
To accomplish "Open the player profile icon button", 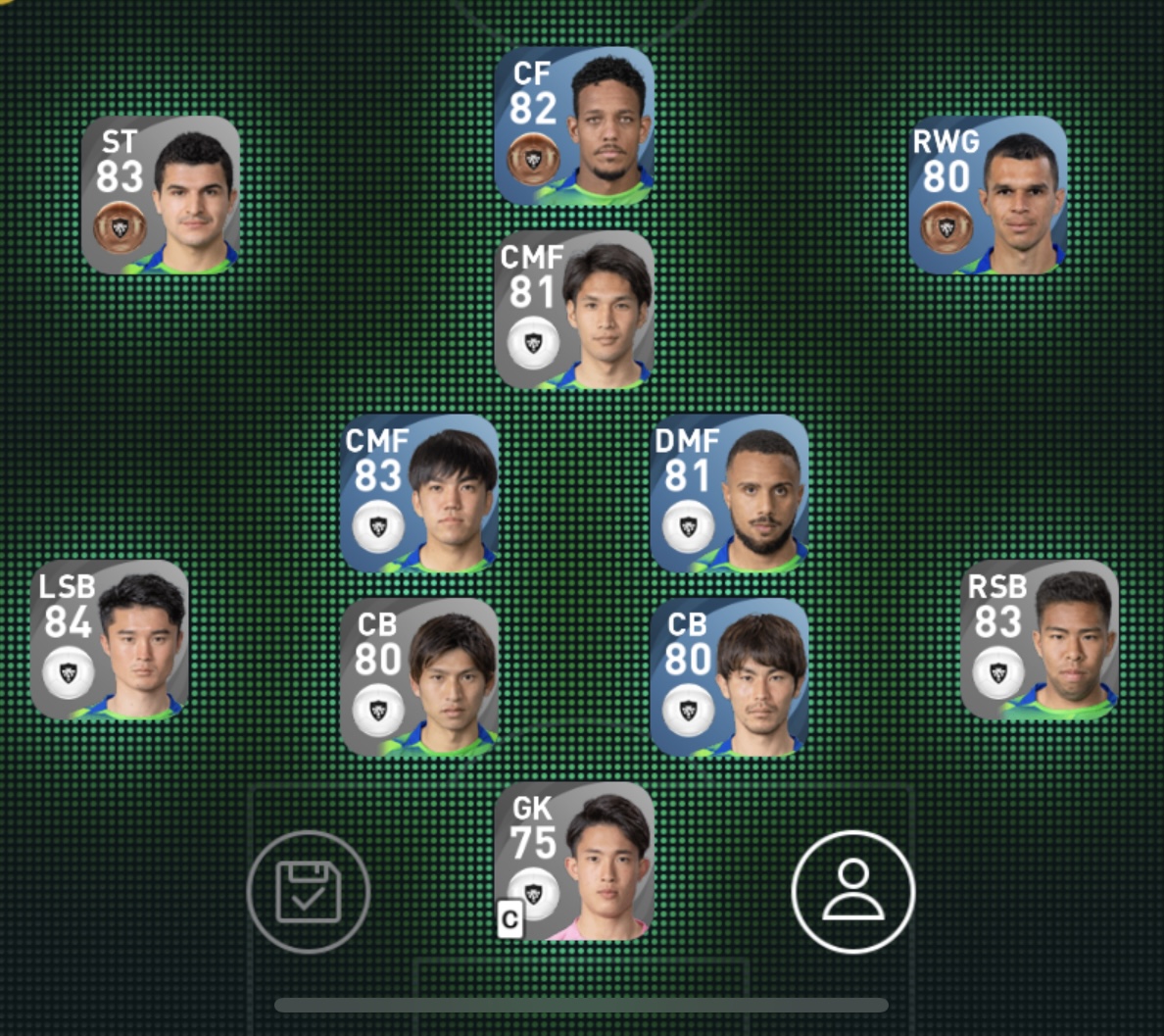I will pos(852,892).
